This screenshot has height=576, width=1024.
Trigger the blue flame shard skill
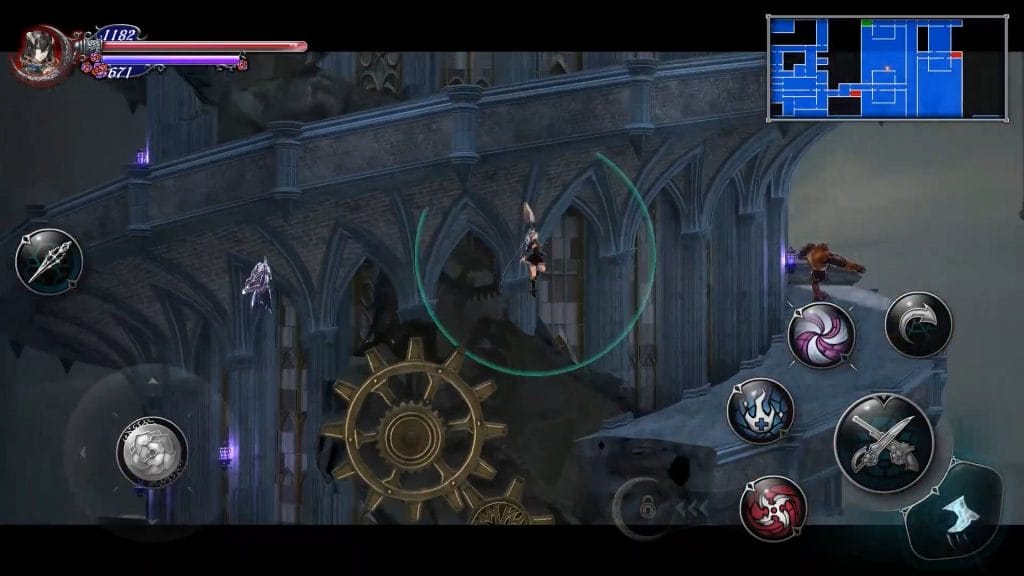760,410
